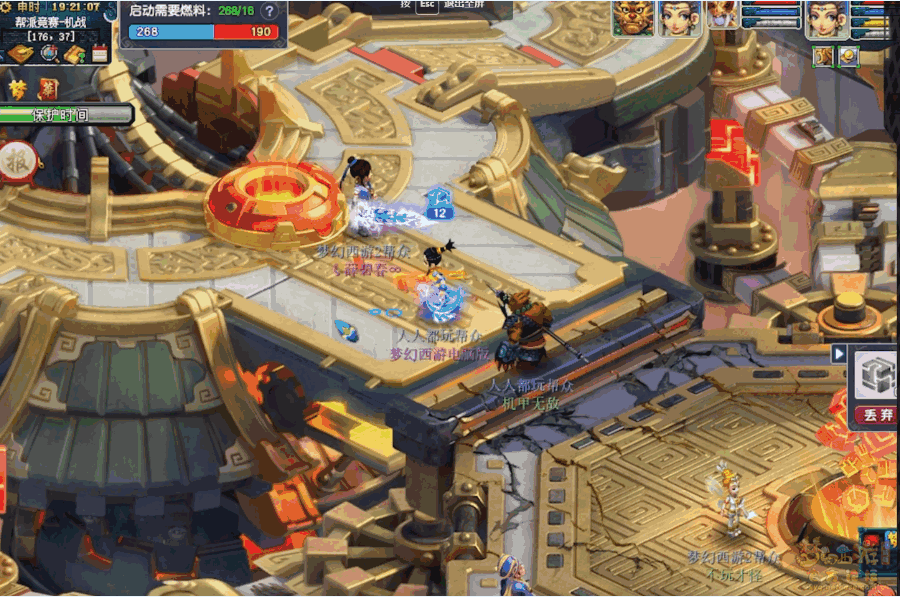The width and height of the screenshot is (900, 597).
Task: Click the golden 梦 icon
Action: 18,89
